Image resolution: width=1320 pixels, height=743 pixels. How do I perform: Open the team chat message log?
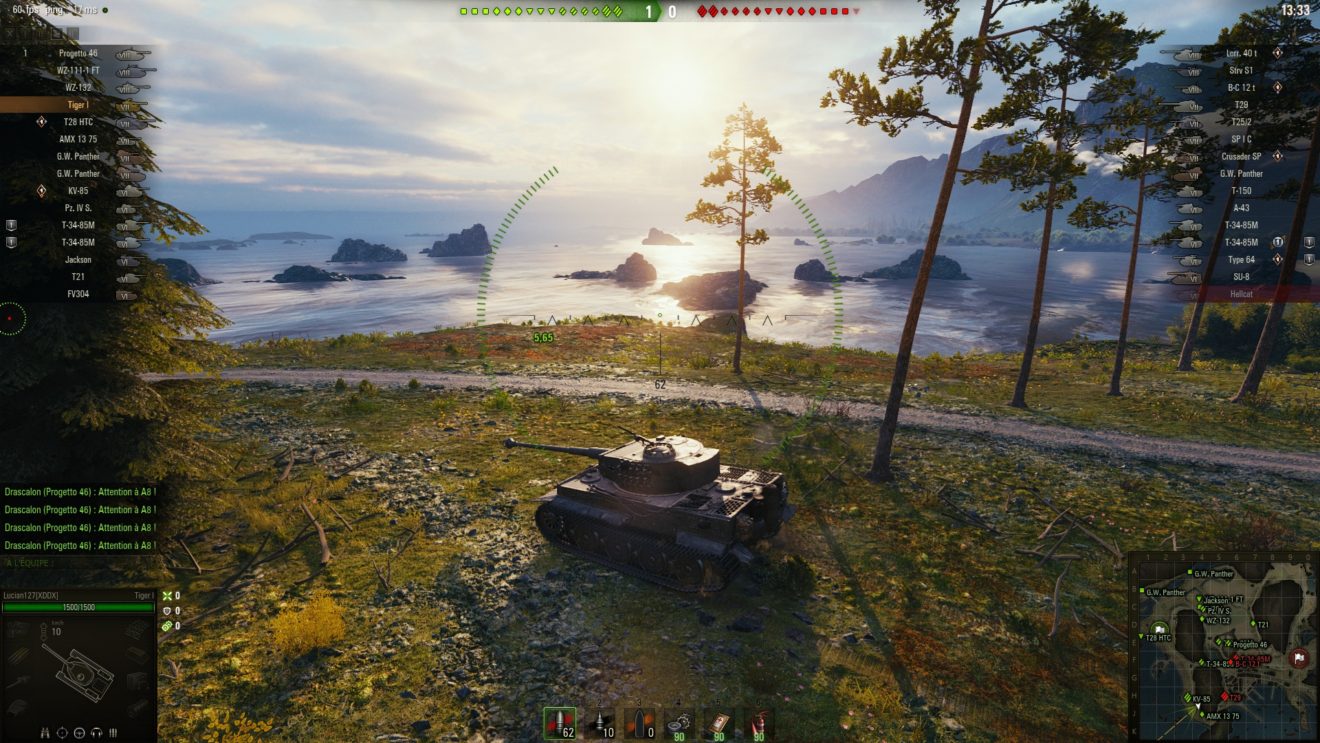click(80, 518)
